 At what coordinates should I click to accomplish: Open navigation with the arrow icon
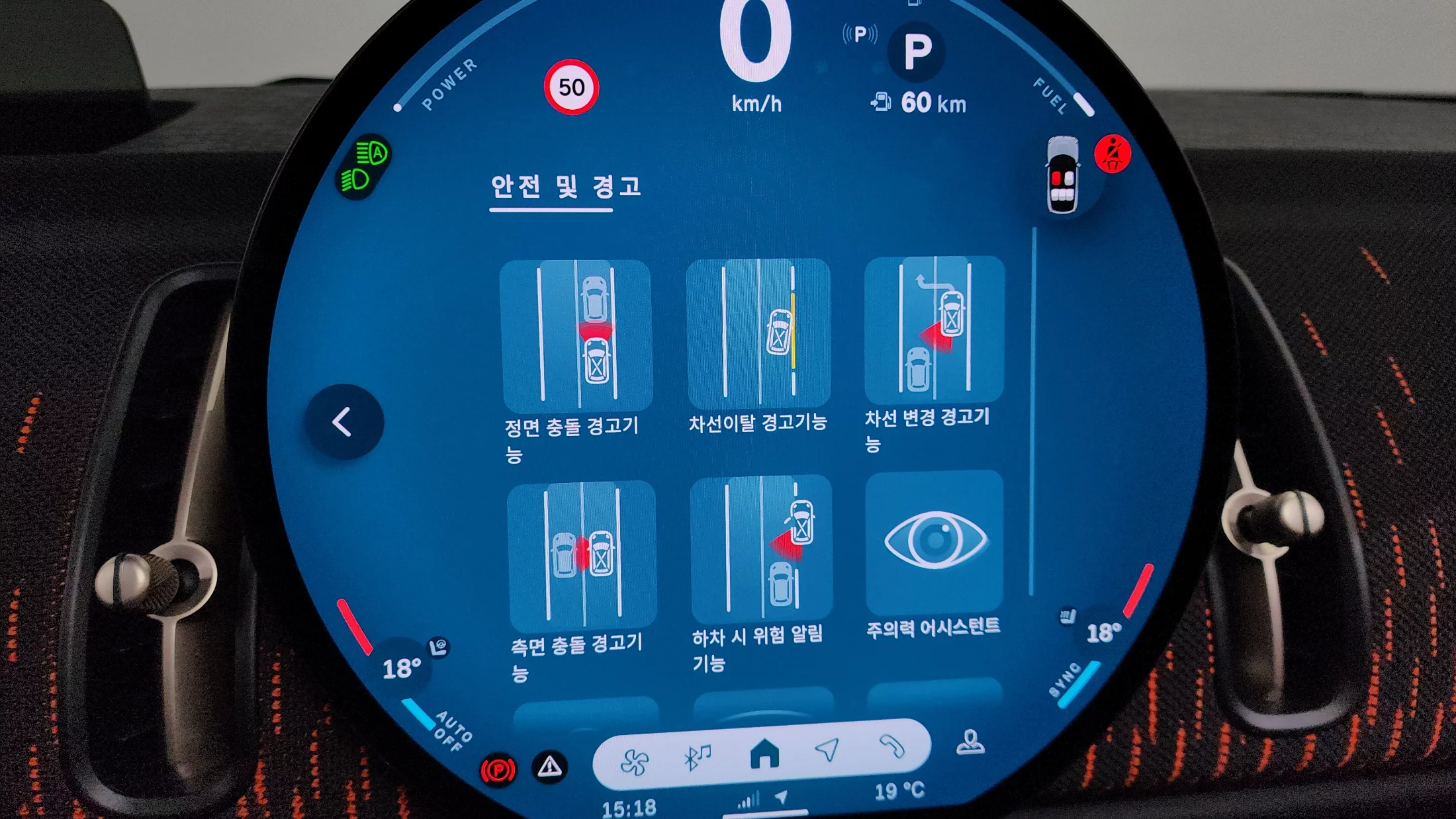click(827, 750)
